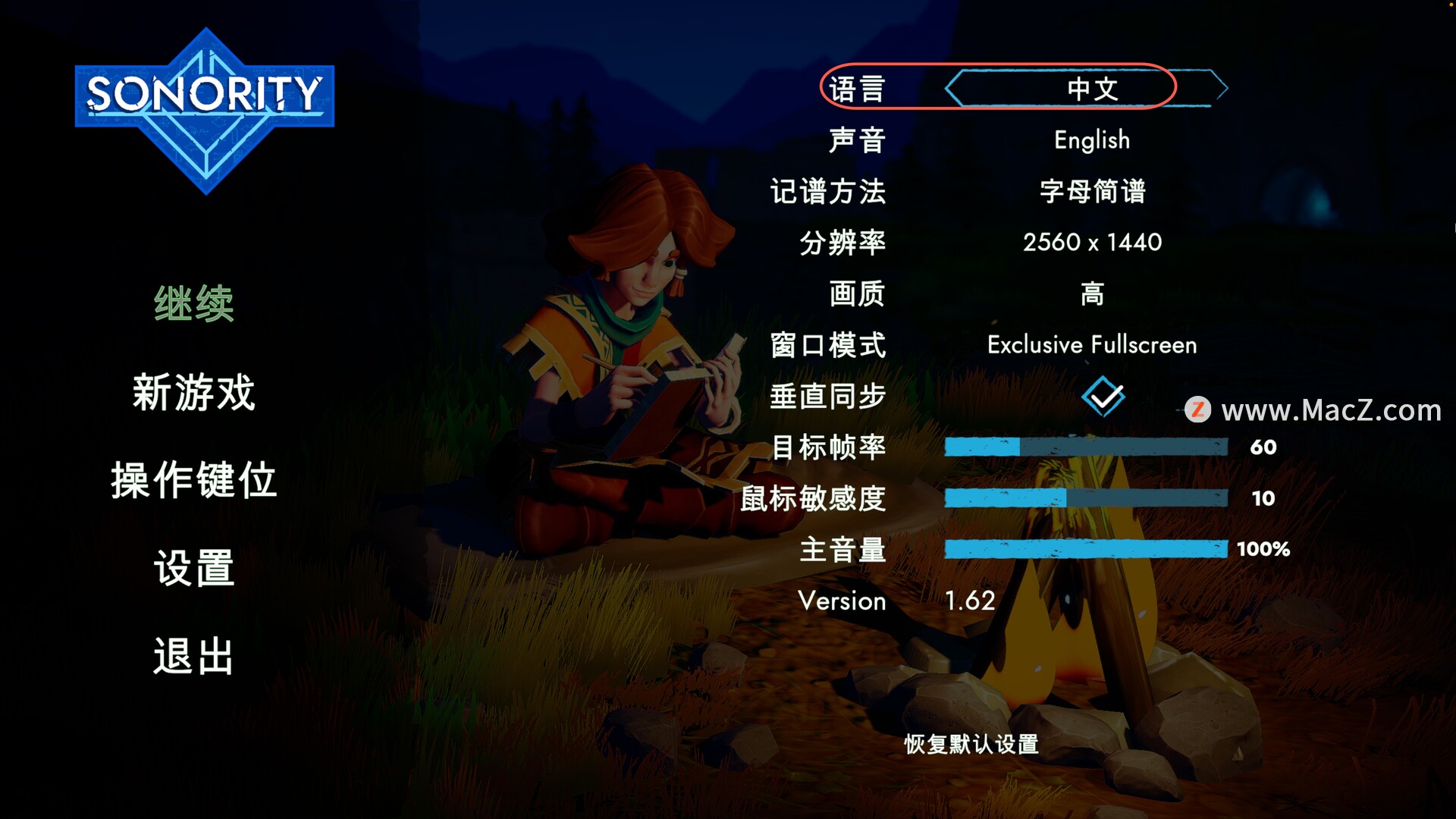Change the 画质 graphics quality setting
This screenshot has width=1456, height=819.
click(x=1091, y=293)
